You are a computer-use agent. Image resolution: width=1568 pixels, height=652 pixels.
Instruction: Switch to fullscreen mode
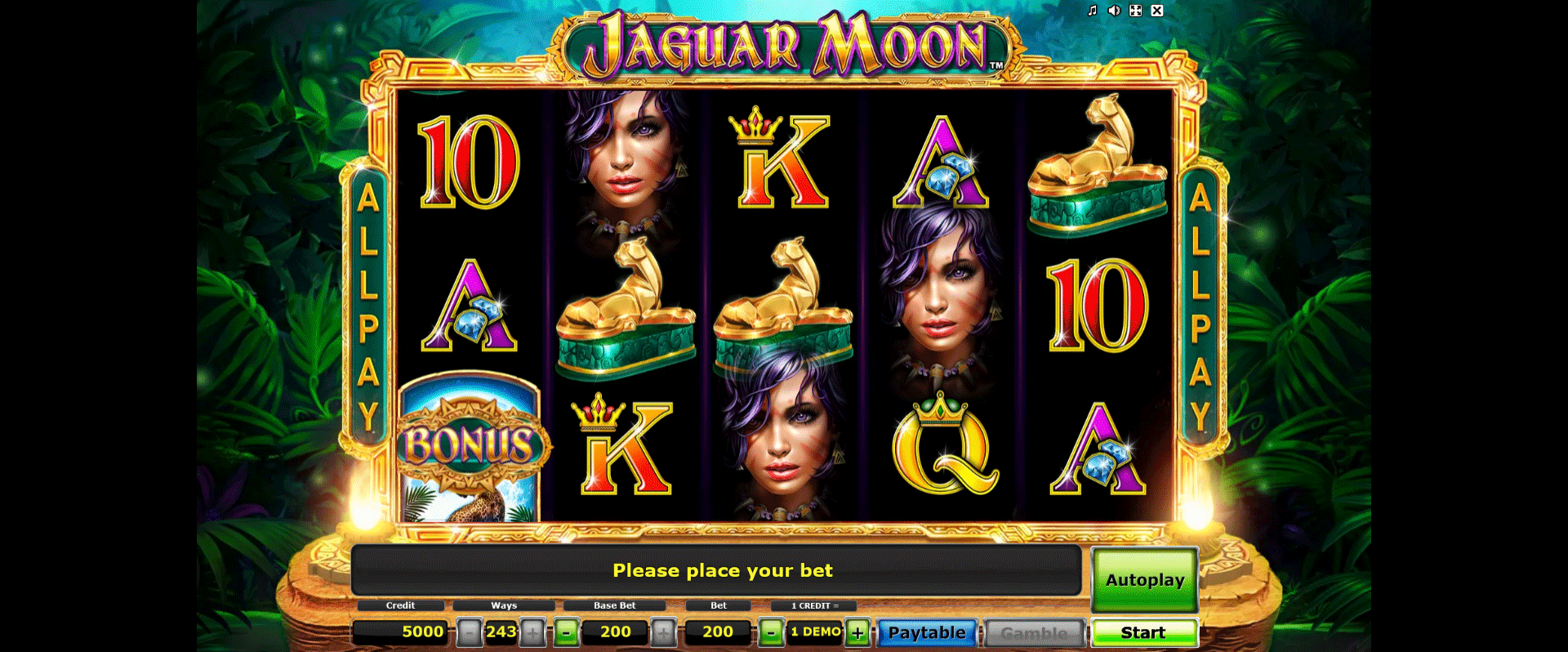(x=1135, y=11)
